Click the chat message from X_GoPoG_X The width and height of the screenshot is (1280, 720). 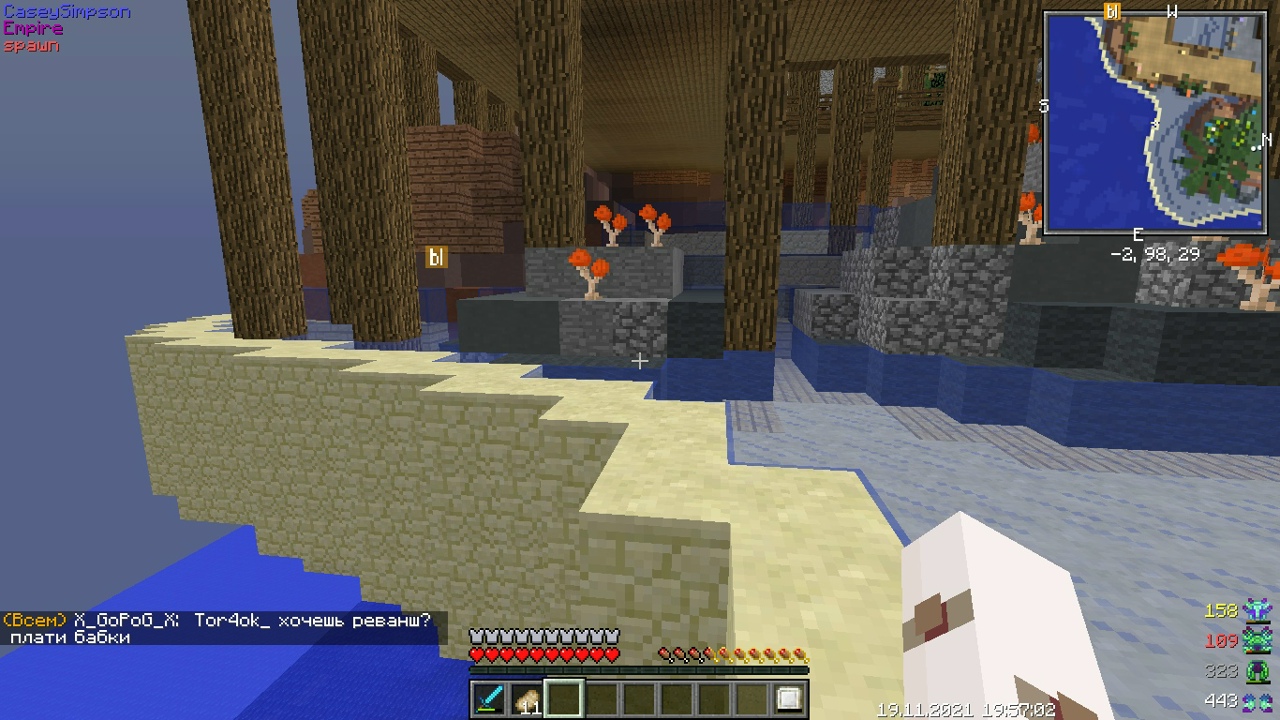coord(218,628)
